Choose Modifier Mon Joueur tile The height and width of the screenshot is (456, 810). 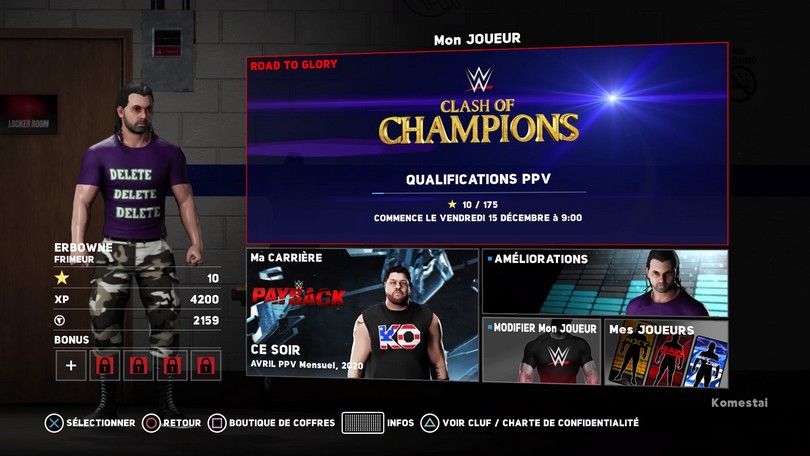pyautogui.click(x=541, y=352)
